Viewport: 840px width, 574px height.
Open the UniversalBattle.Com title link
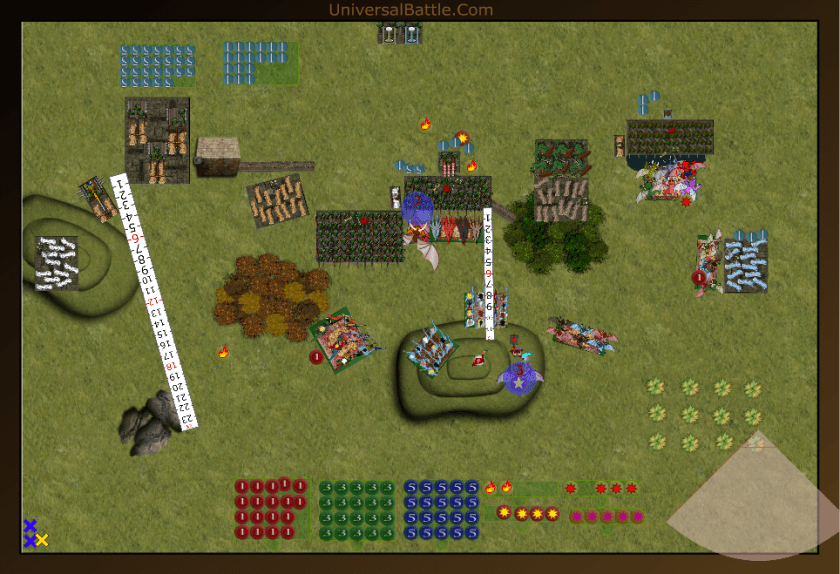[x=411, y=10]
